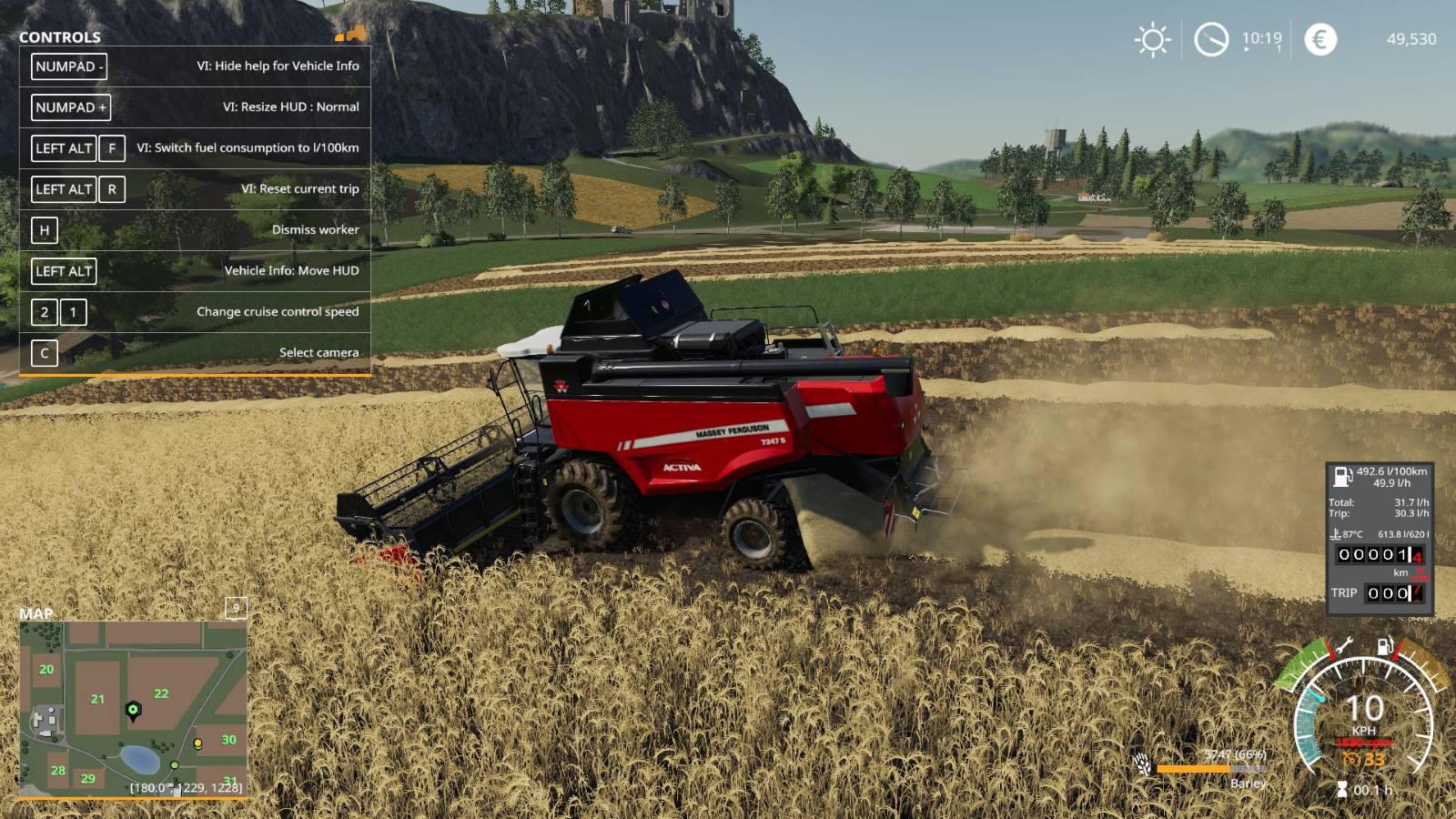Click the sun weather icon

1152,40
